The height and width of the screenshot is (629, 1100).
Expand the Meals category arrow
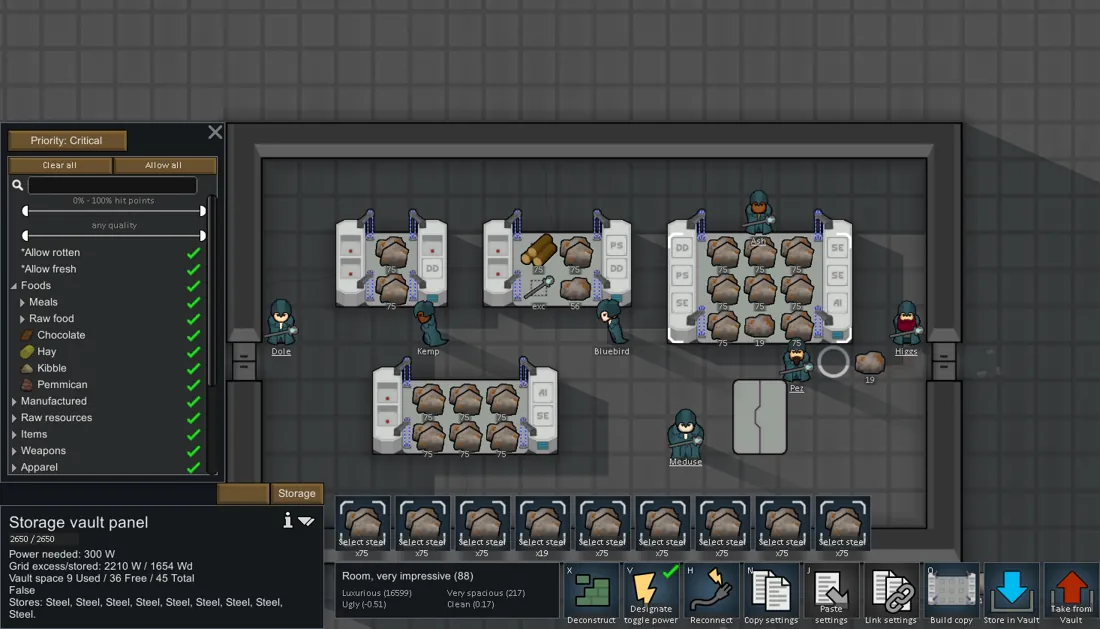[x=23, y=302]
